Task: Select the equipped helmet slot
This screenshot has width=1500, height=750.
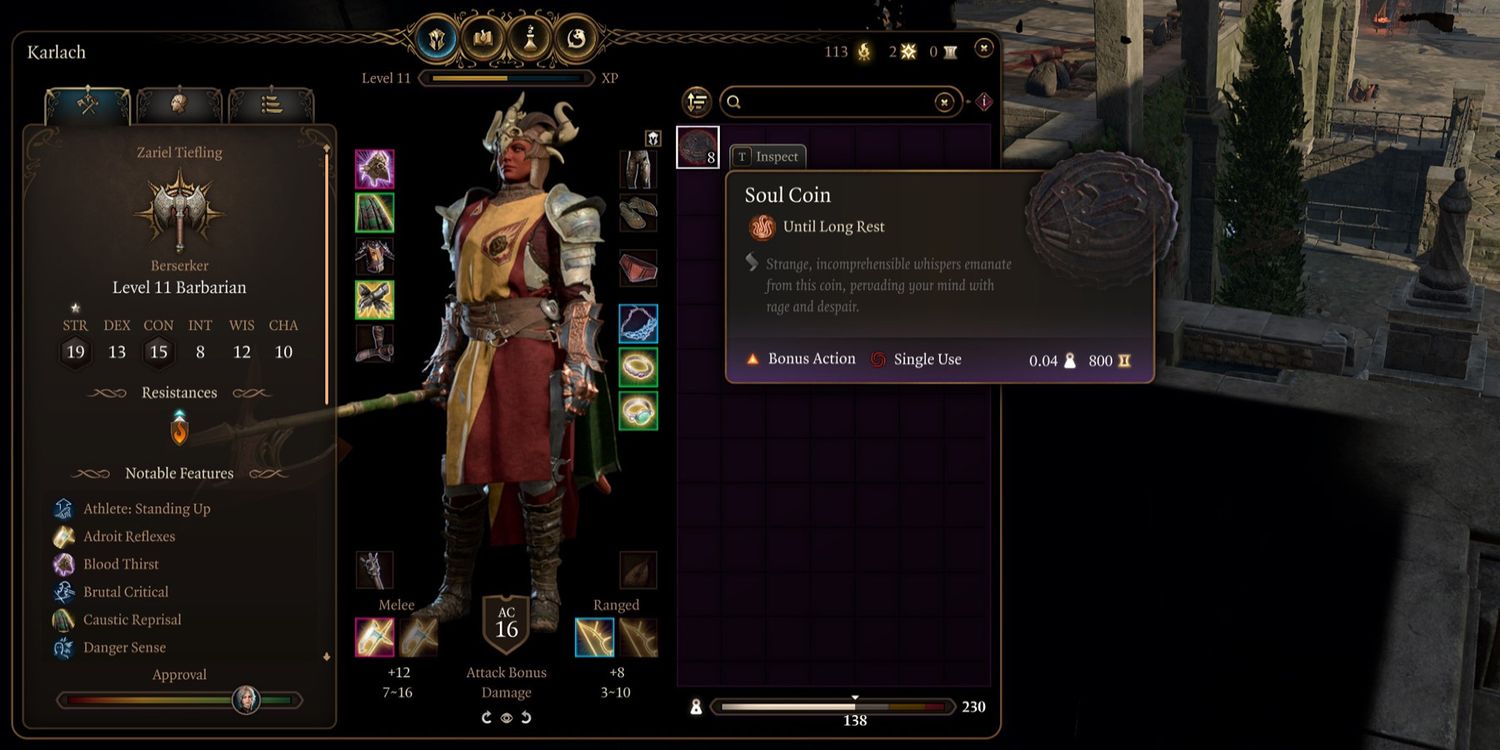Action: 375,169
